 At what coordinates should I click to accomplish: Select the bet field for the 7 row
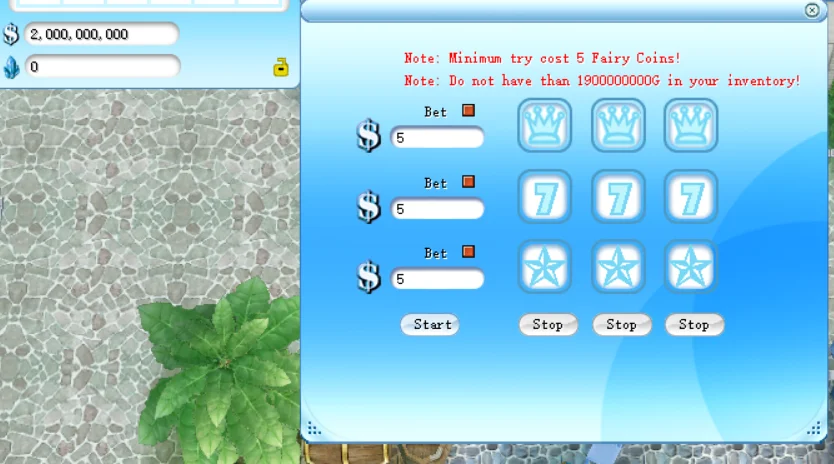[x=437, y=209]
